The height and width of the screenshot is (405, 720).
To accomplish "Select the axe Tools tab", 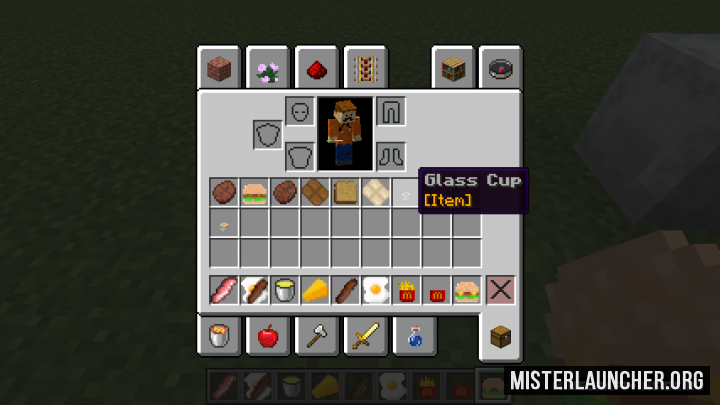I will (x=316, y=336).
